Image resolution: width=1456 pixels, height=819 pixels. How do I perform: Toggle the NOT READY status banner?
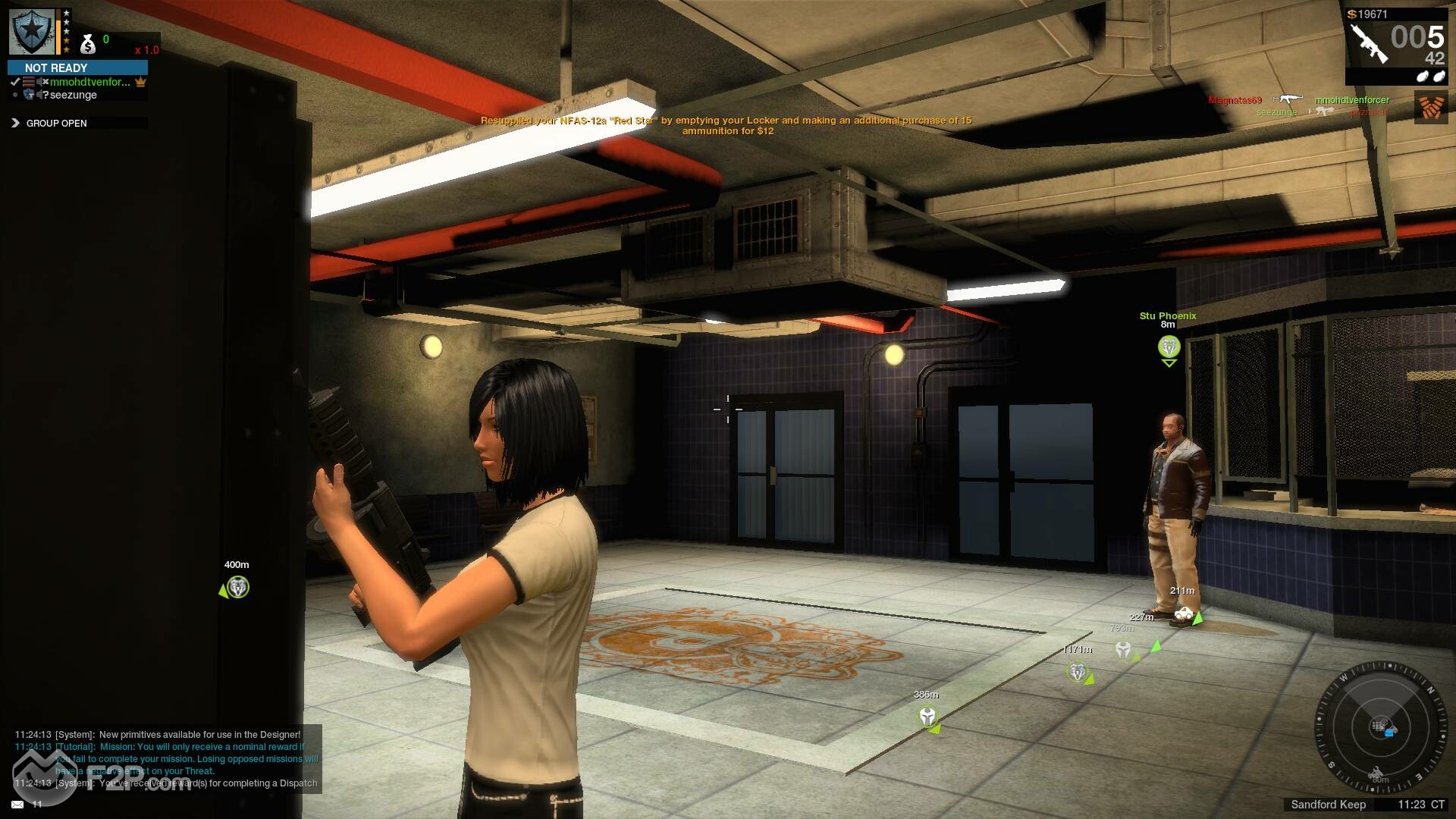click(x=77, y=67)
